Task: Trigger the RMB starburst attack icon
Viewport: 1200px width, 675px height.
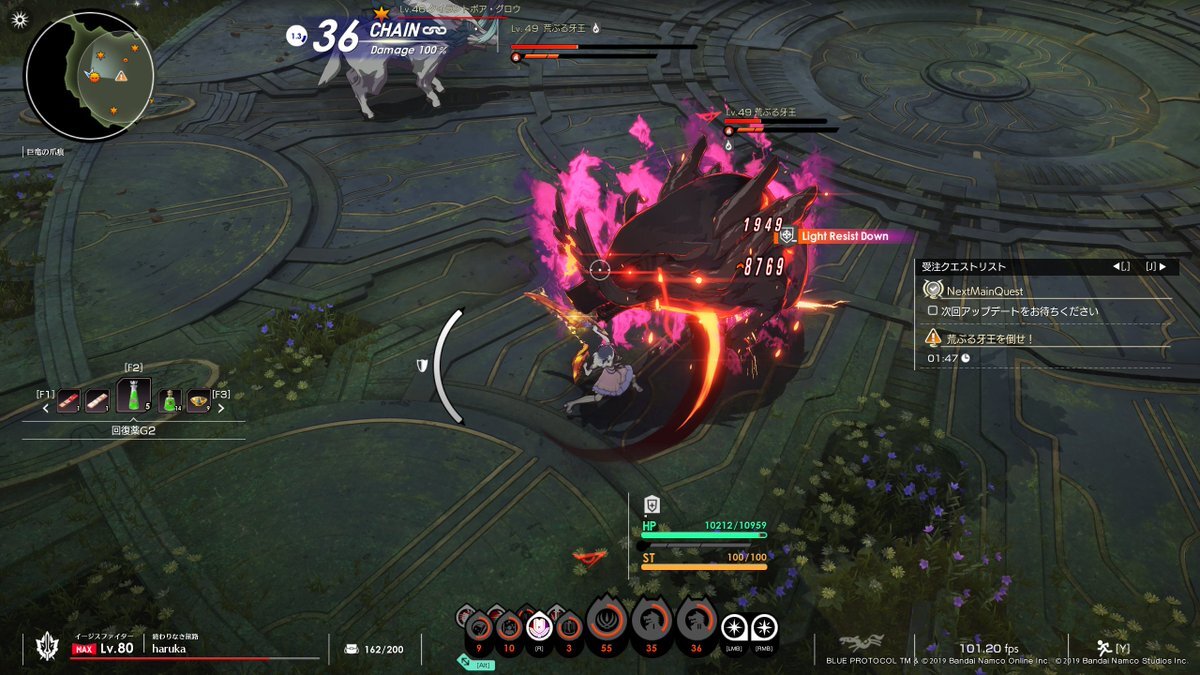Action: [x=764, y=628]
